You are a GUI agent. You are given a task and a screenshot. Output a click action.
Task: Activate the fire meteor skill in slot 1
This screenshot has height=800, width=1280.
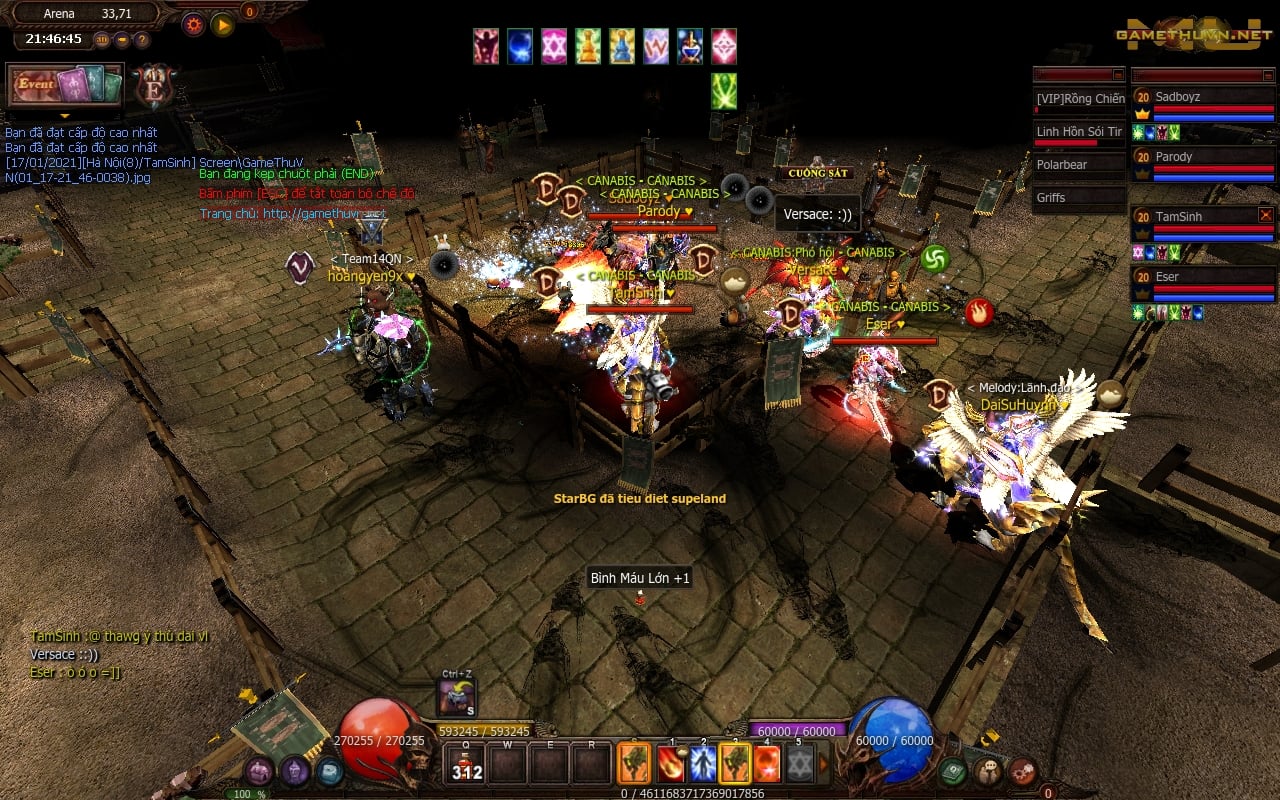[x=670, y=764]
